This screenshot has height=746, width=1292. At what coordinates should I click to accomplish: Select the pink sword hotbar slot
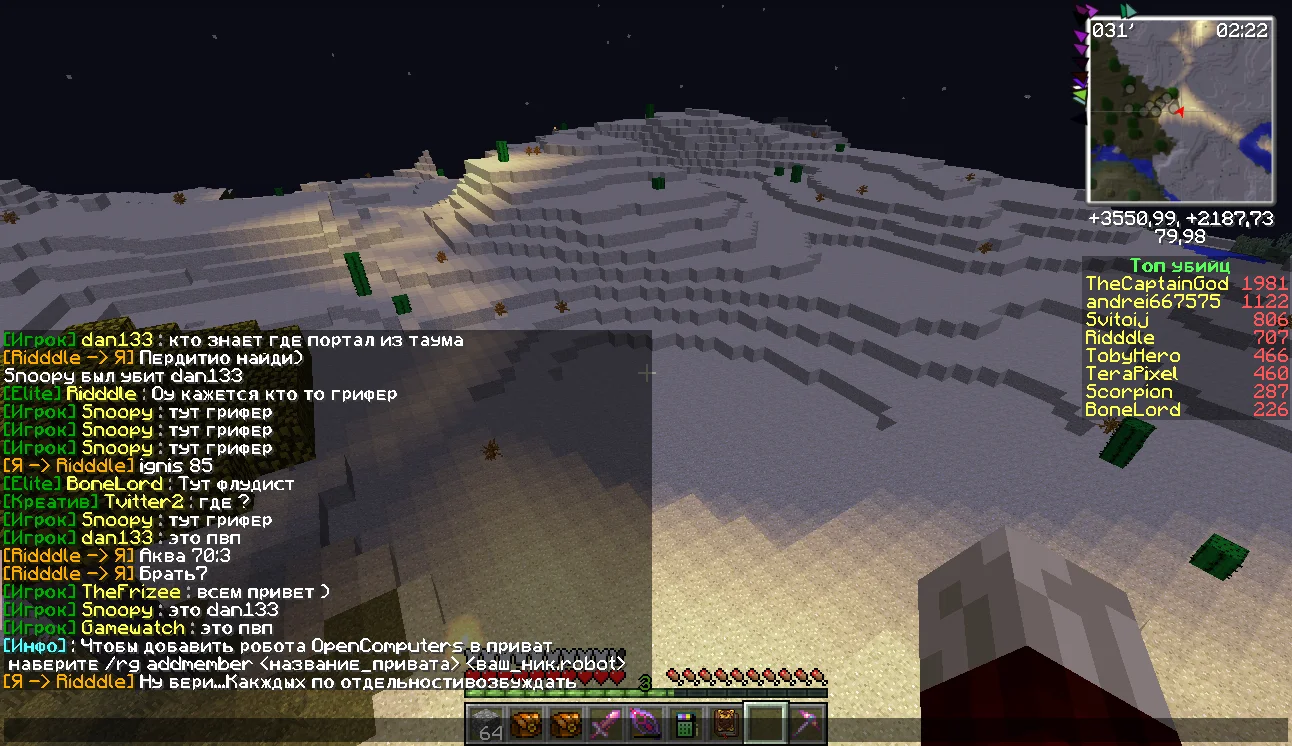click(x=606, y=724)
